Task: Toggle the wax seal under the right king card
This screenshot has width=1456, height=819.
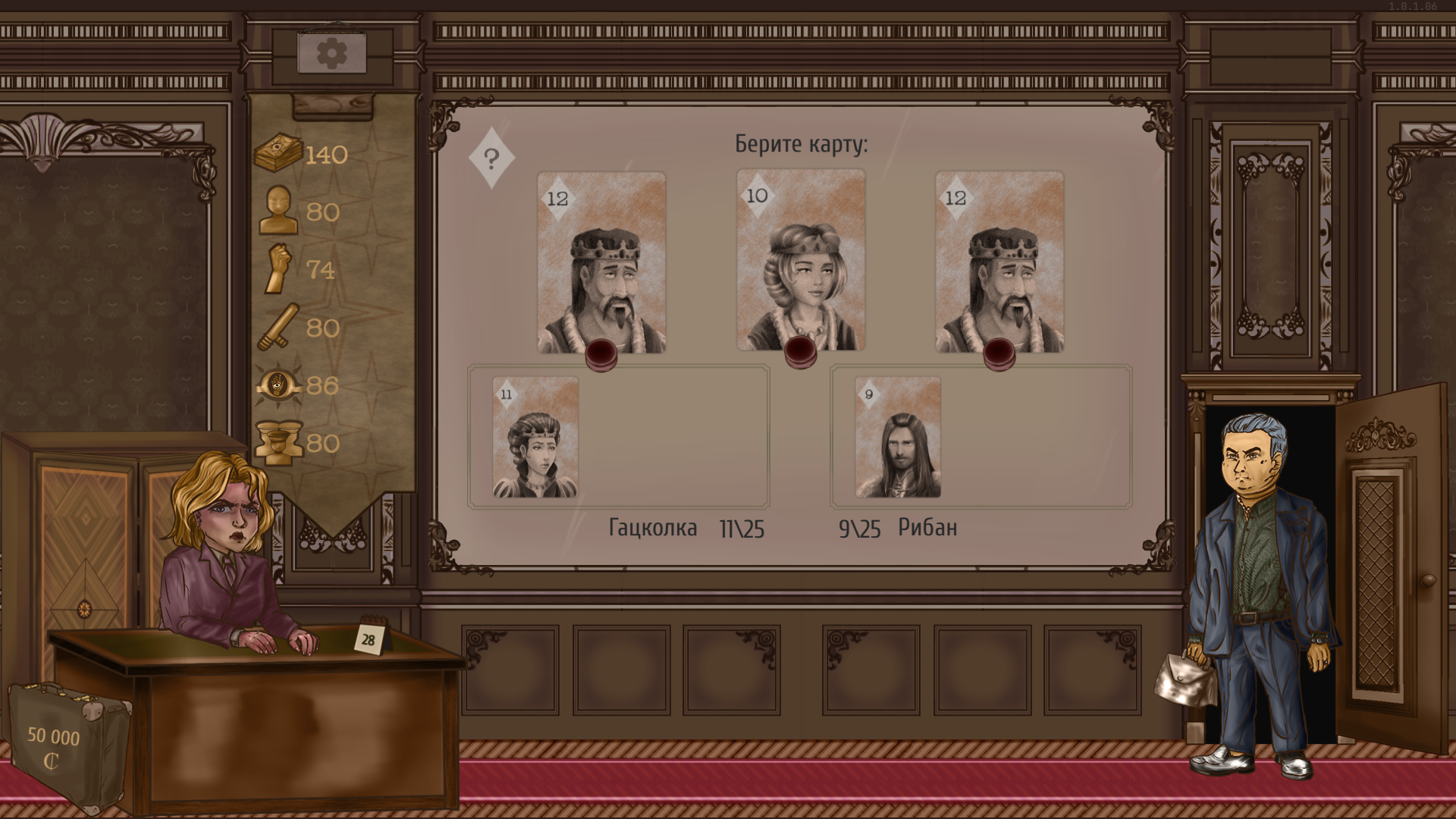Action: (x=999, y=356)
